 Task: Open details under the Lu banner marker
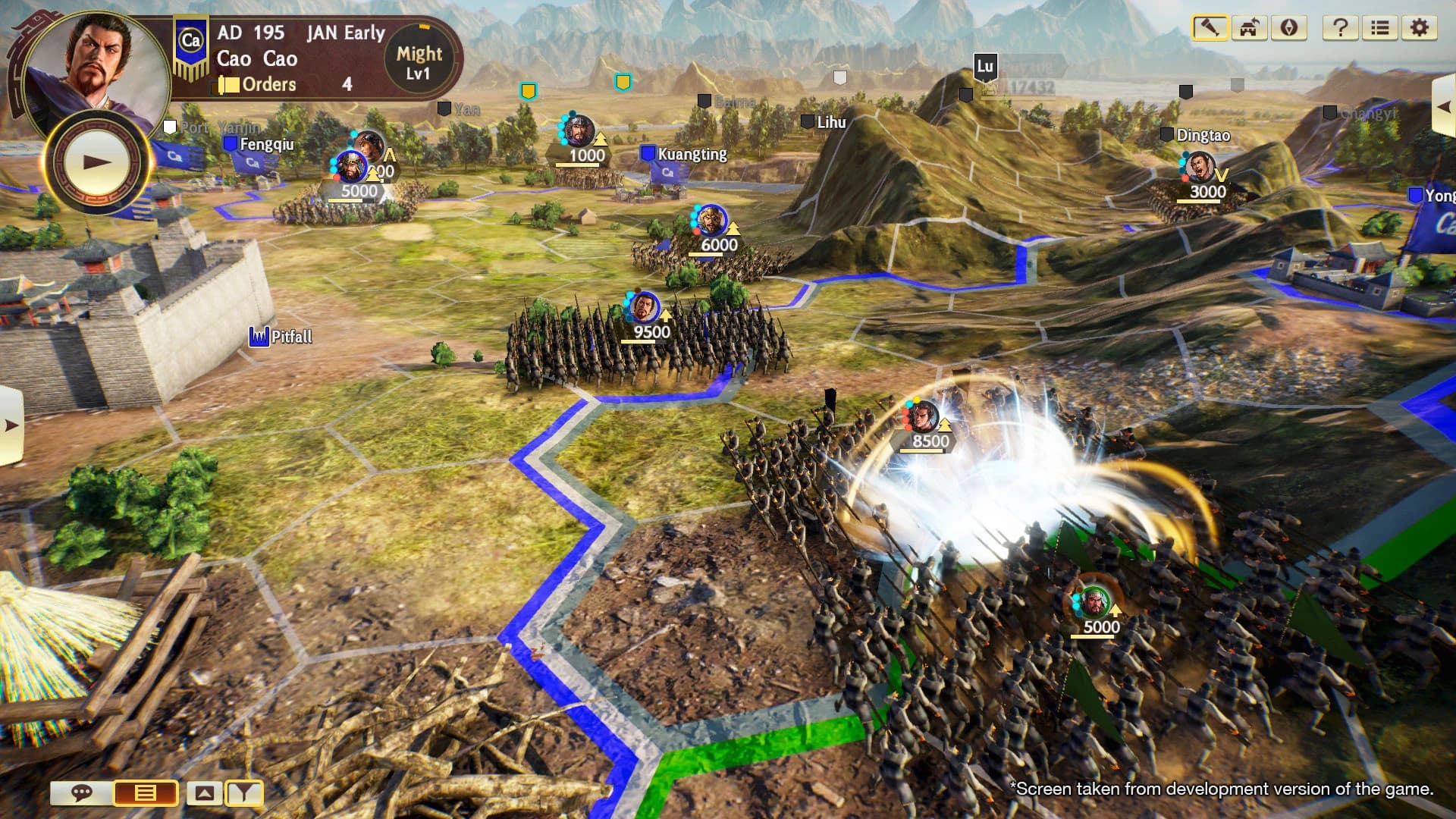coord(984,68)
